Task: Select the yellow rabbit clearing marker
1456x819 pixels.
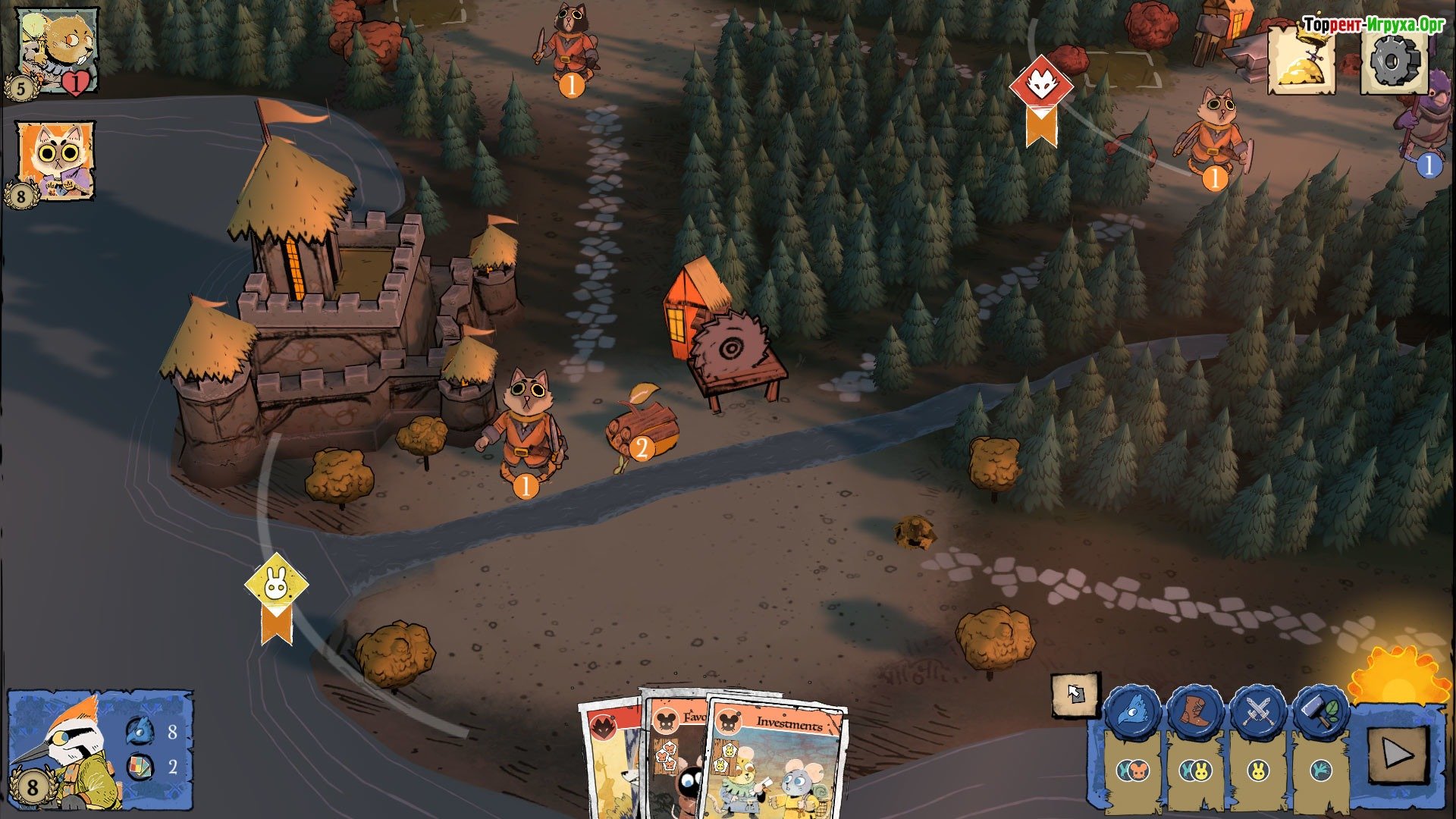Action: [x=276, y=586]
